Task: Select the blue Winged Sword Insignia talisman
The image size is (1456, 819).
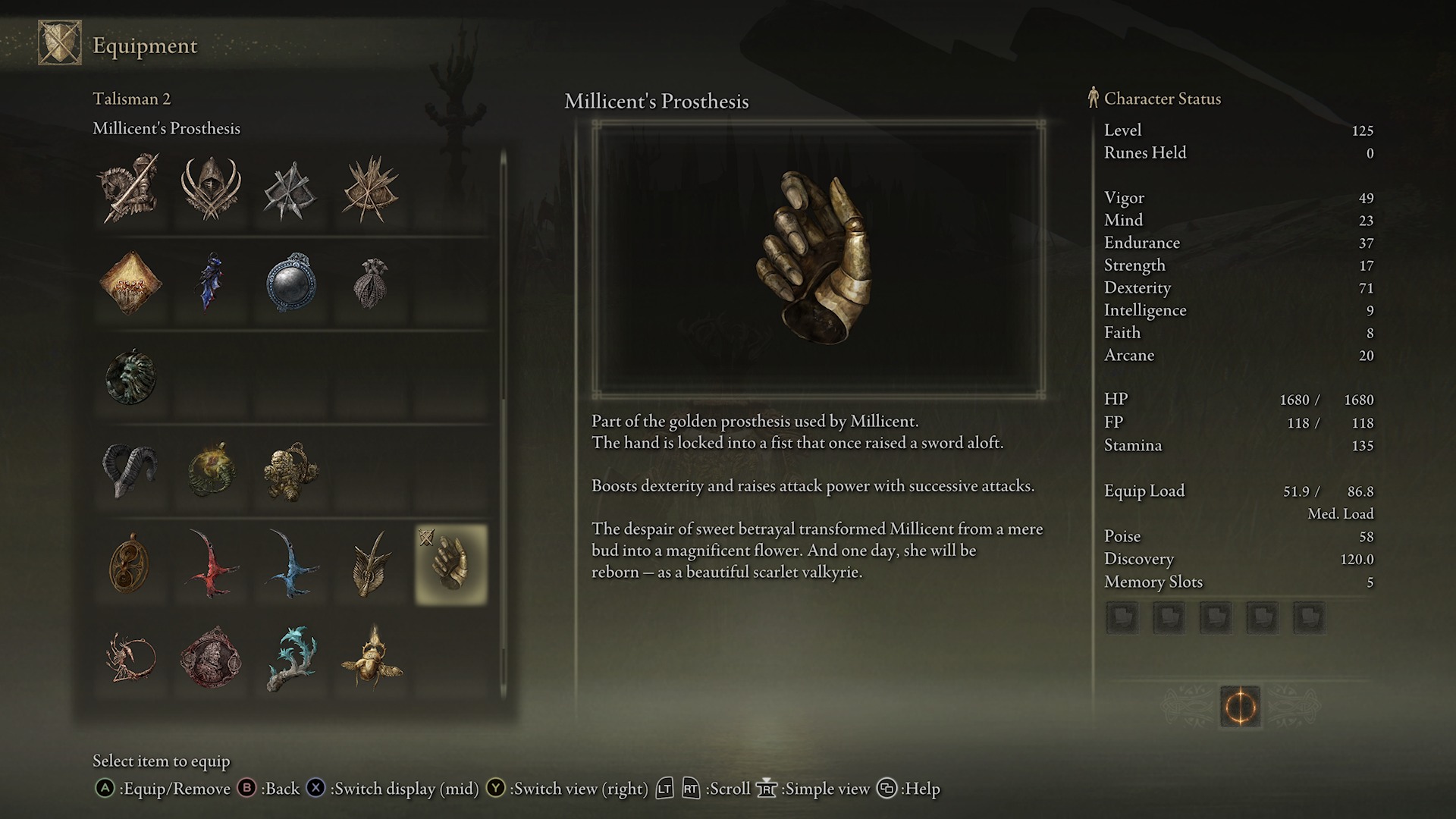Action: click(291, 565)
